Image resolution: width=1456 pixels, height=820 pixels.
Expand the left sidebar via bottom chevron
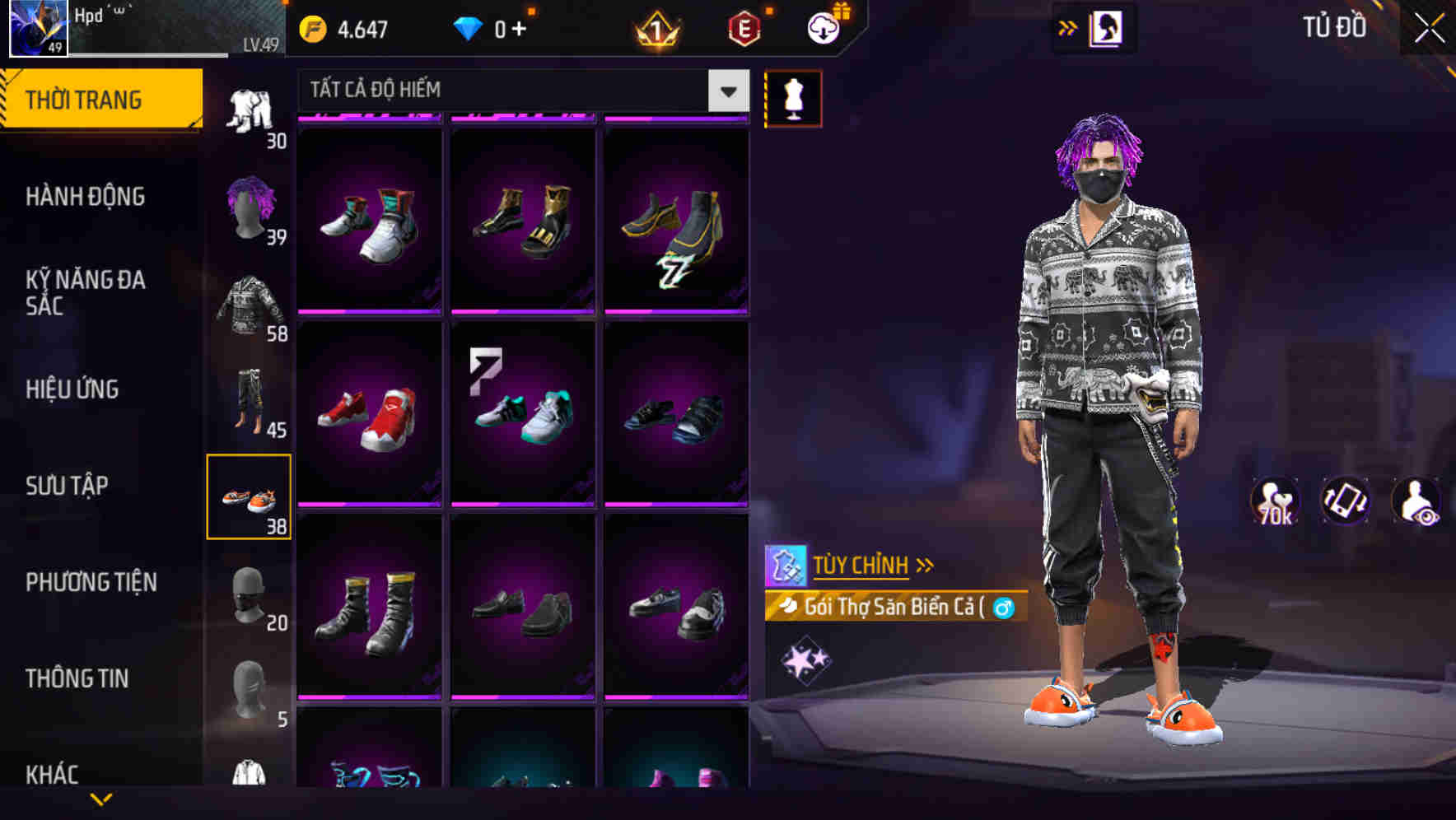(x=101, y=800)
